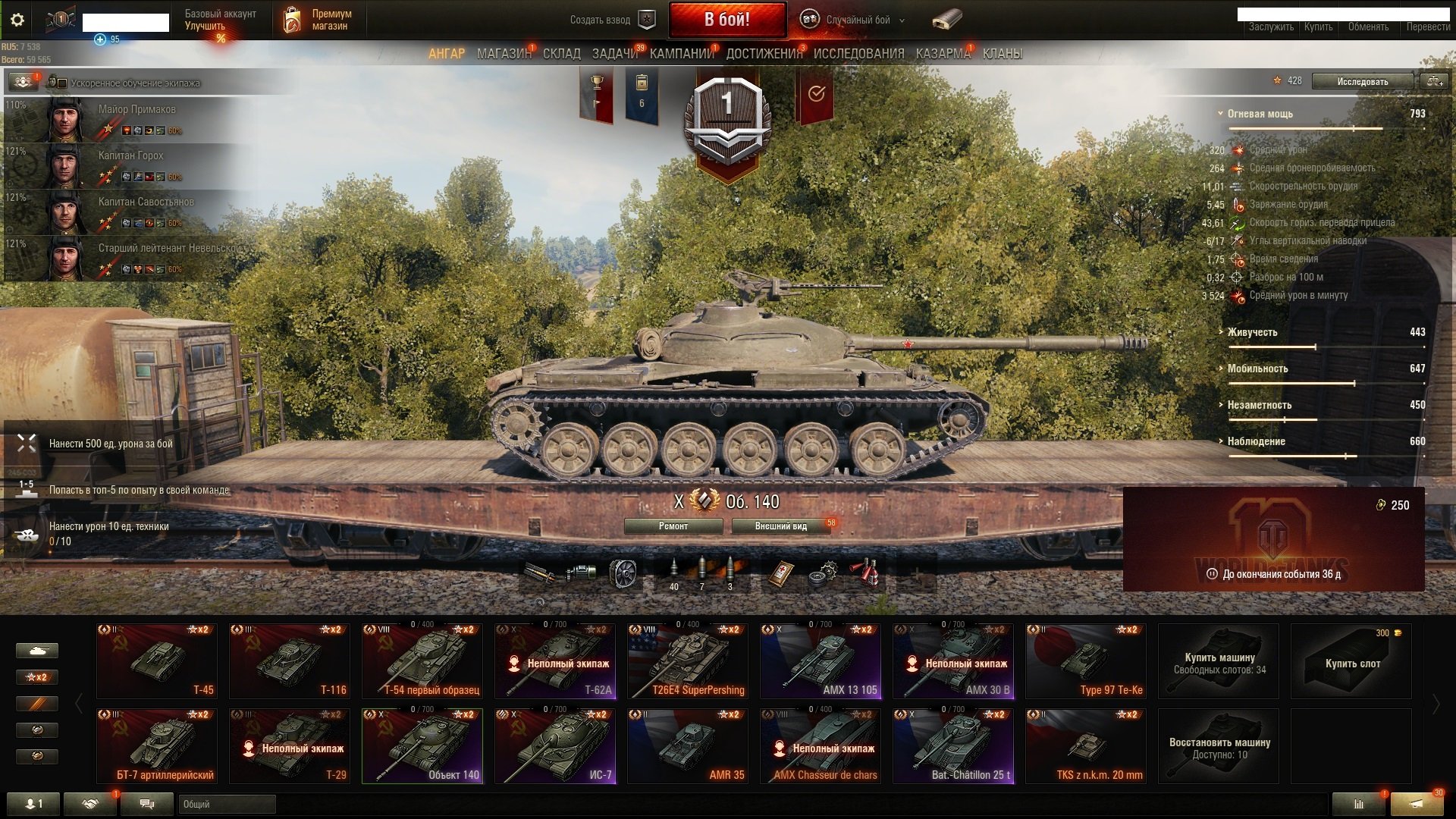This screenshot has height=819, width=1456.
Task: Open the Внешний вид customization
Action: 780,526
